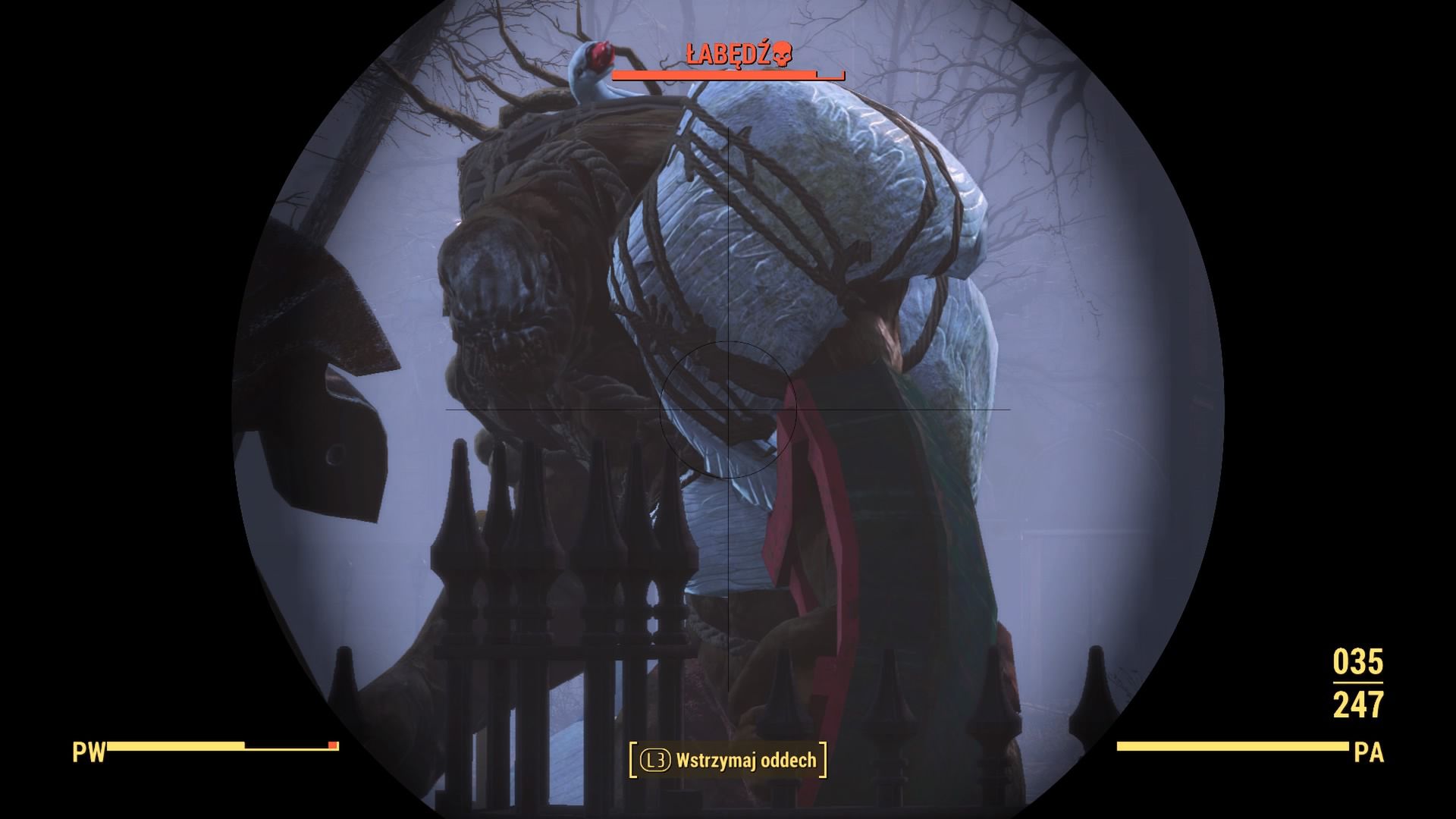Click the left bracket of the prompt box
This screenshot has width=1456, height=819.
pos(634,760)
